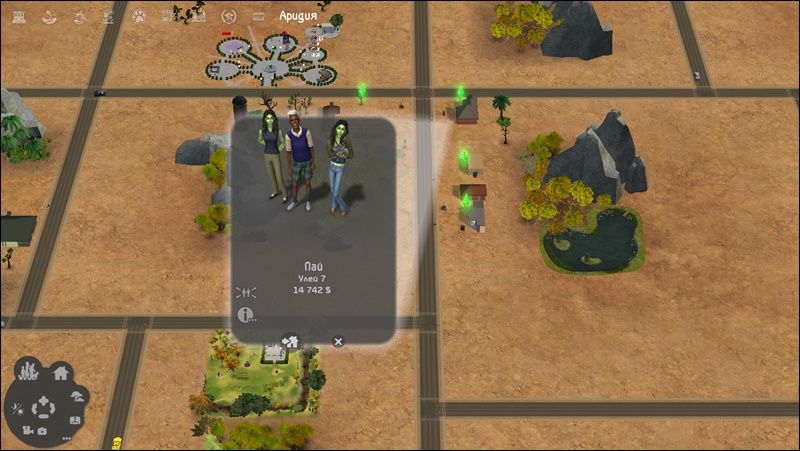Open the lots and houses panel
Viewport: 800px width, 451px height.
pyautogui.click(x=60, y=374)
